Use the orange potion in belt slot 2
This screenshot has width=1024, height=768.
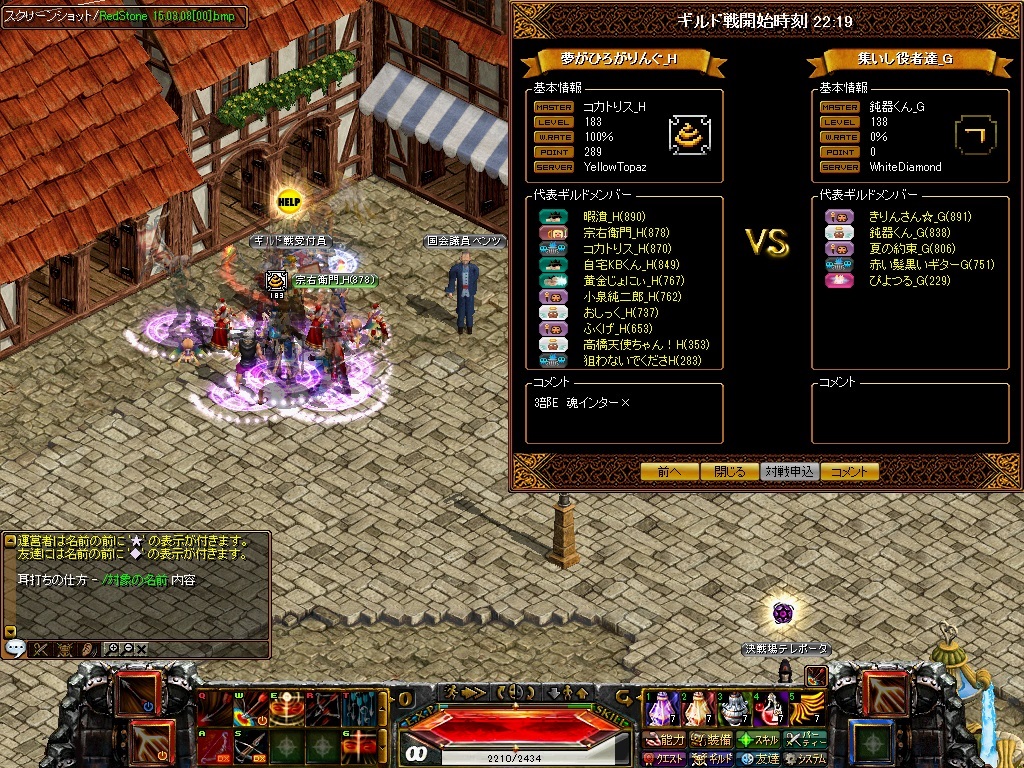(x=697, y=710)
